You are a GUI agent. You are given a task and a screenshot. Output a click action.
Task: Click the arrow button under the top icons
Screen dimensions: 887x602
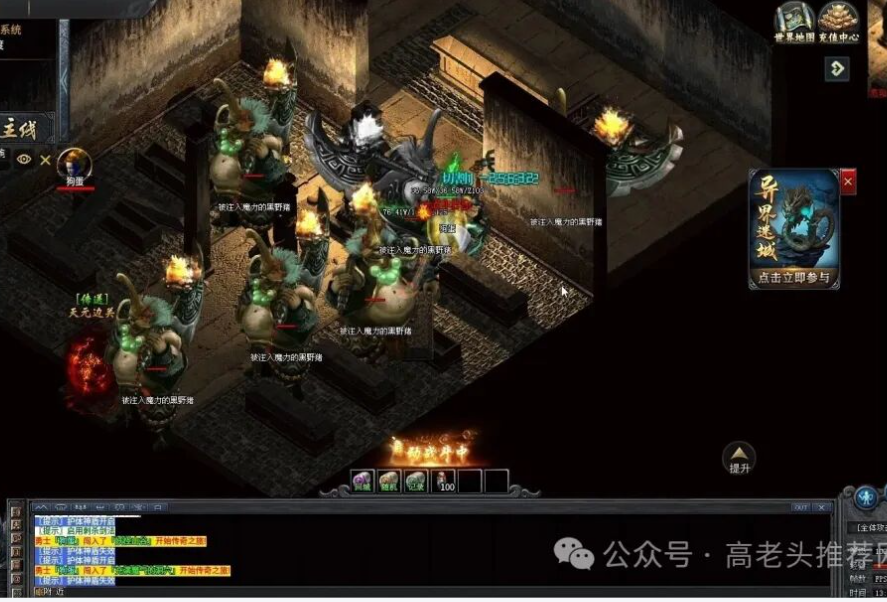pyautogui.click(x=837, y=68)
